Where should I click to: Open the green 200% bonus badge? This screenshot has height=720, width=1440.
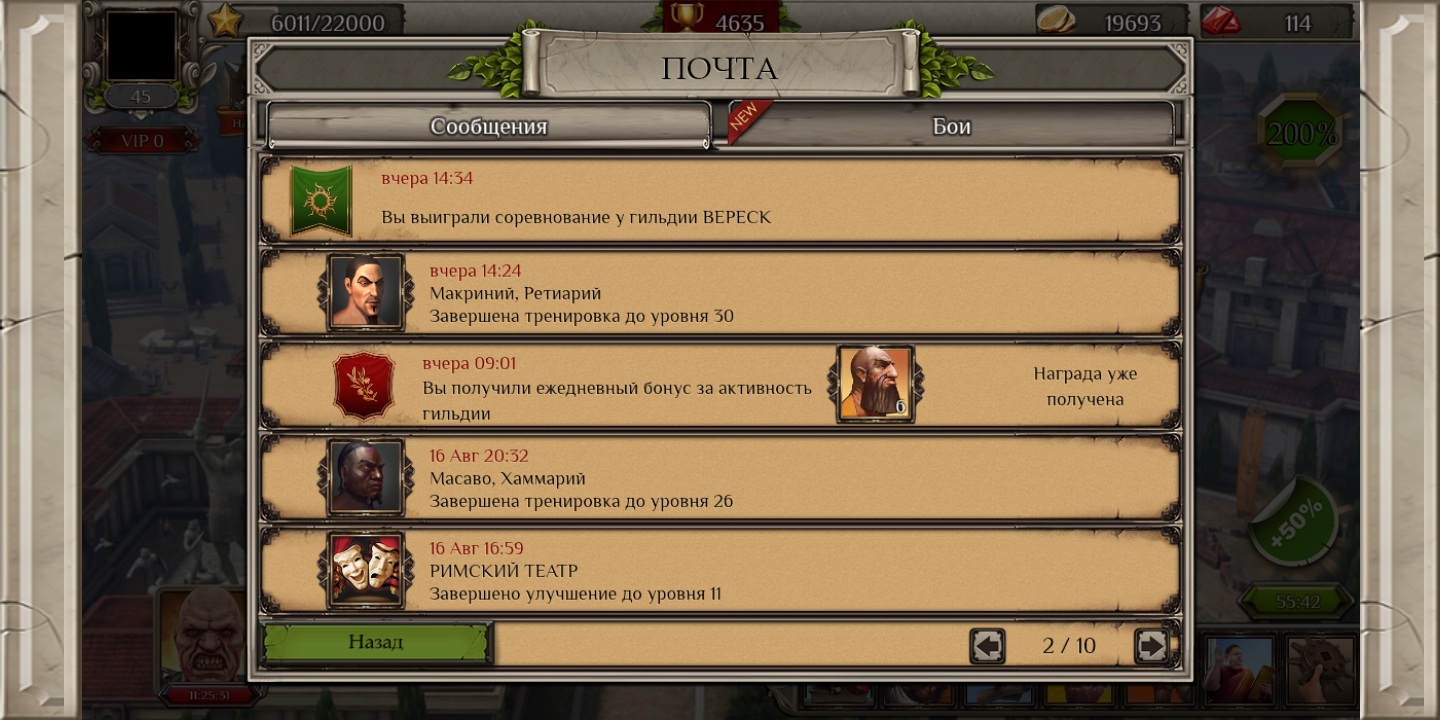coord(1300,134)
